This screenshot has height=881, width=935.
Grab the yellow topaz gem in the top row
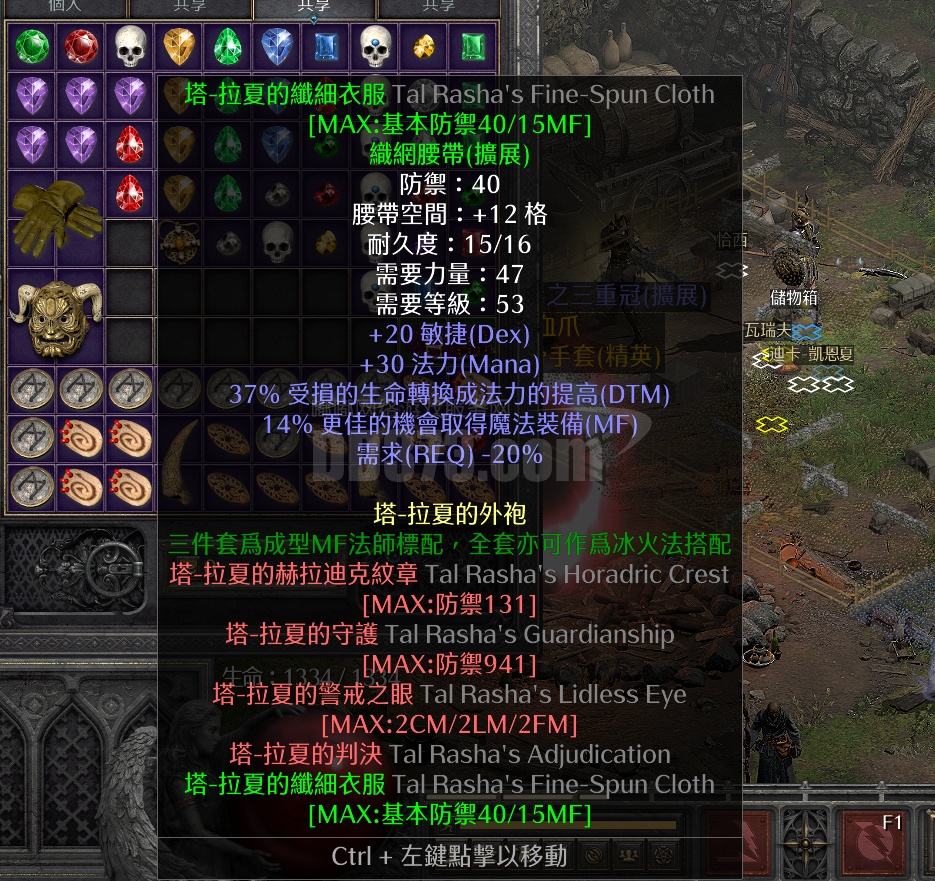pos(179,47)
